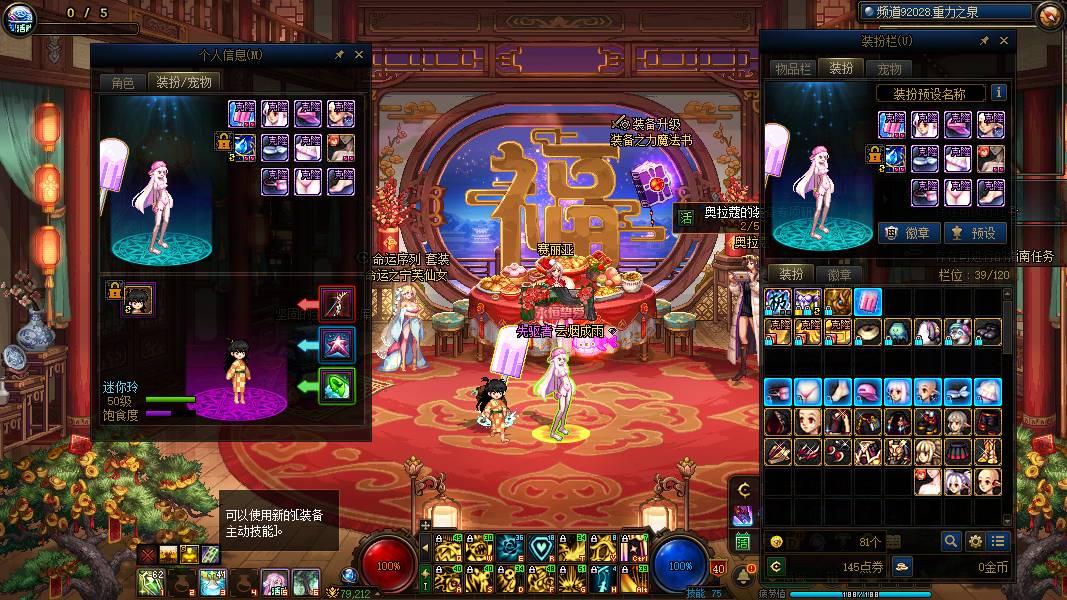
Task: Select the pink cap avatar item in inventory
Action: 867,392
